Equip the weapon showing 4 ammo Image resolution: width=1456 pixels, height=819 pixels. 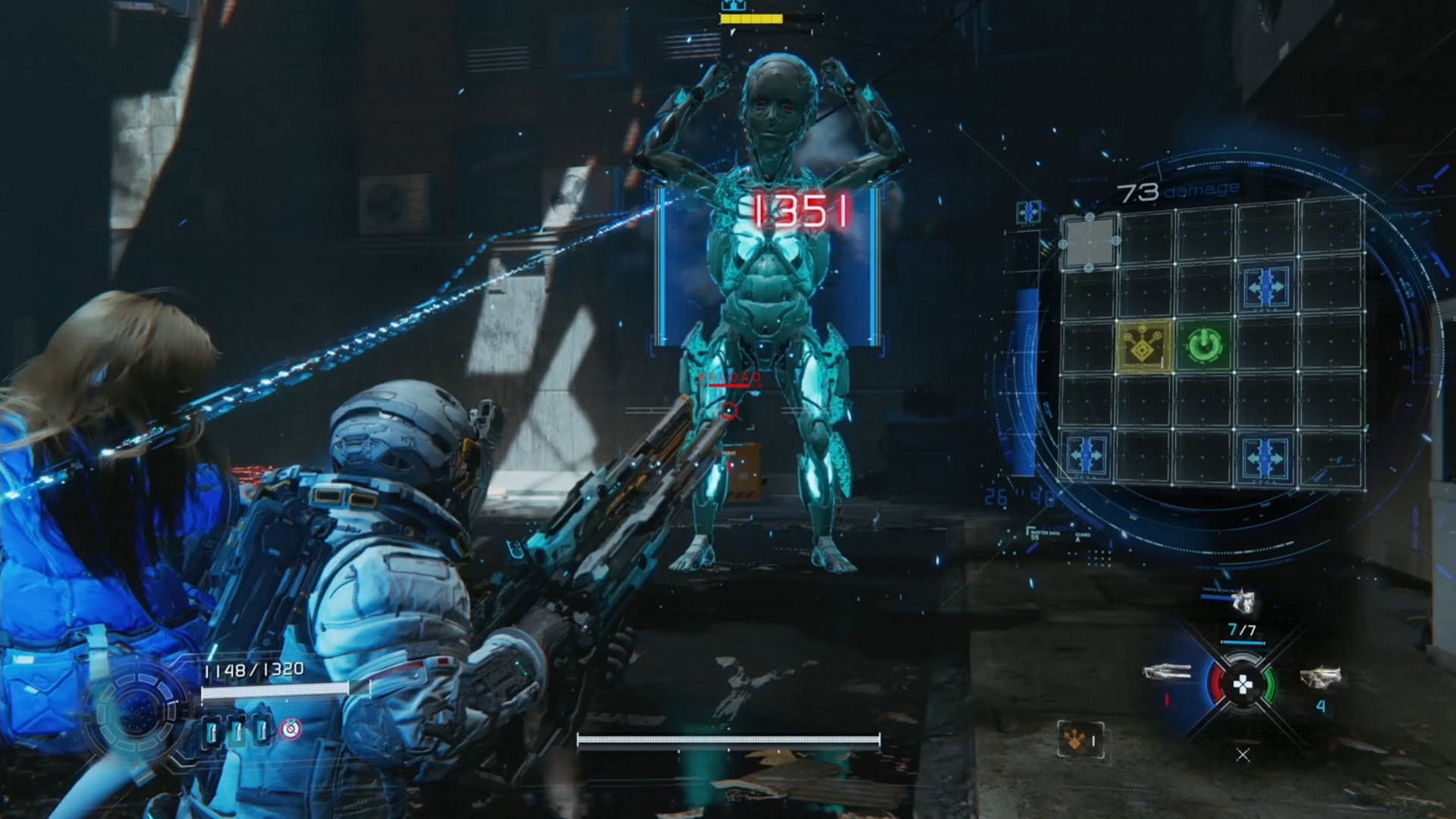coord(1320,677)
